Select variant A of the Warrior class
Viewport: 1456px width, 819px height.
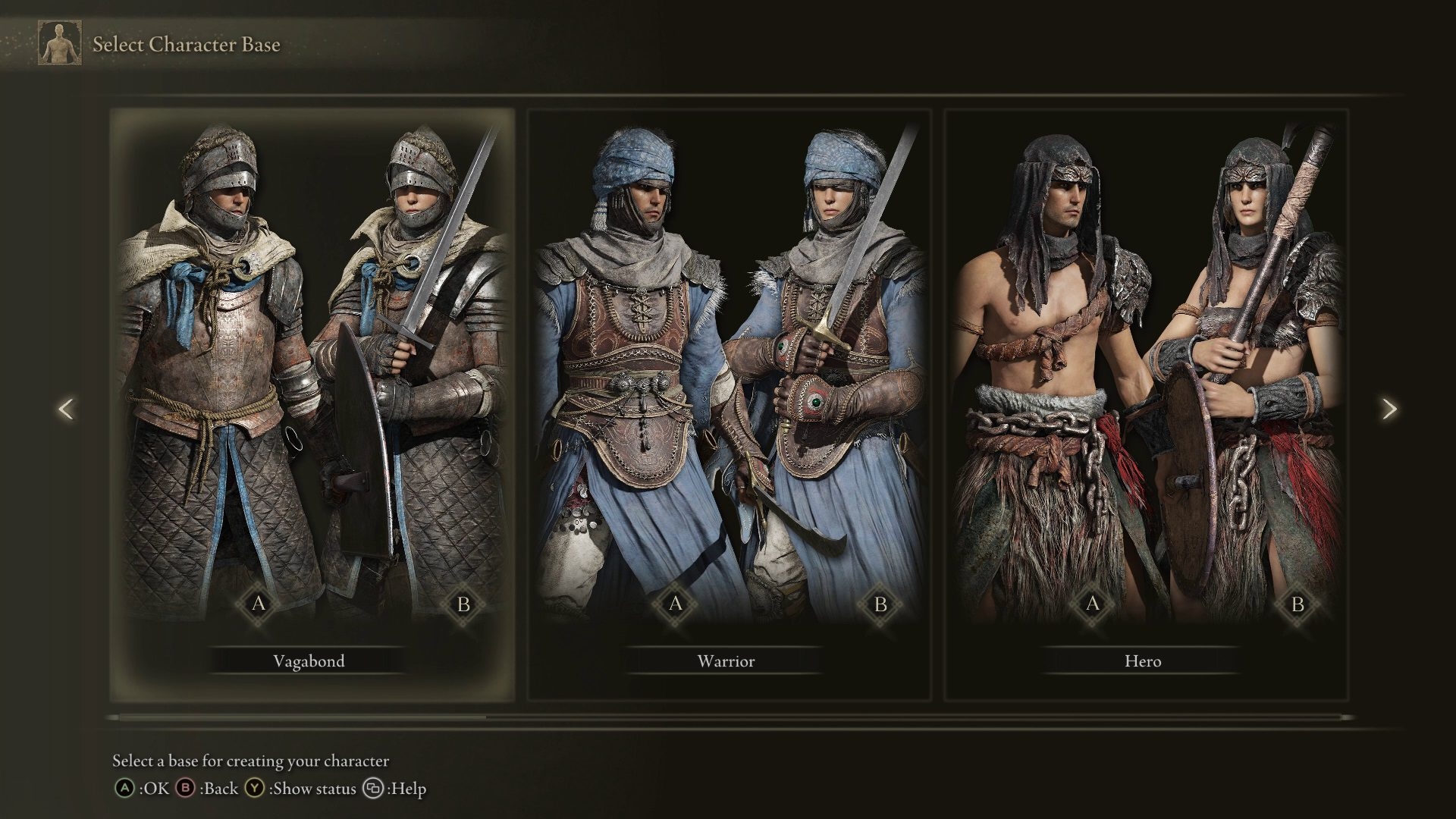coord(673,605)
